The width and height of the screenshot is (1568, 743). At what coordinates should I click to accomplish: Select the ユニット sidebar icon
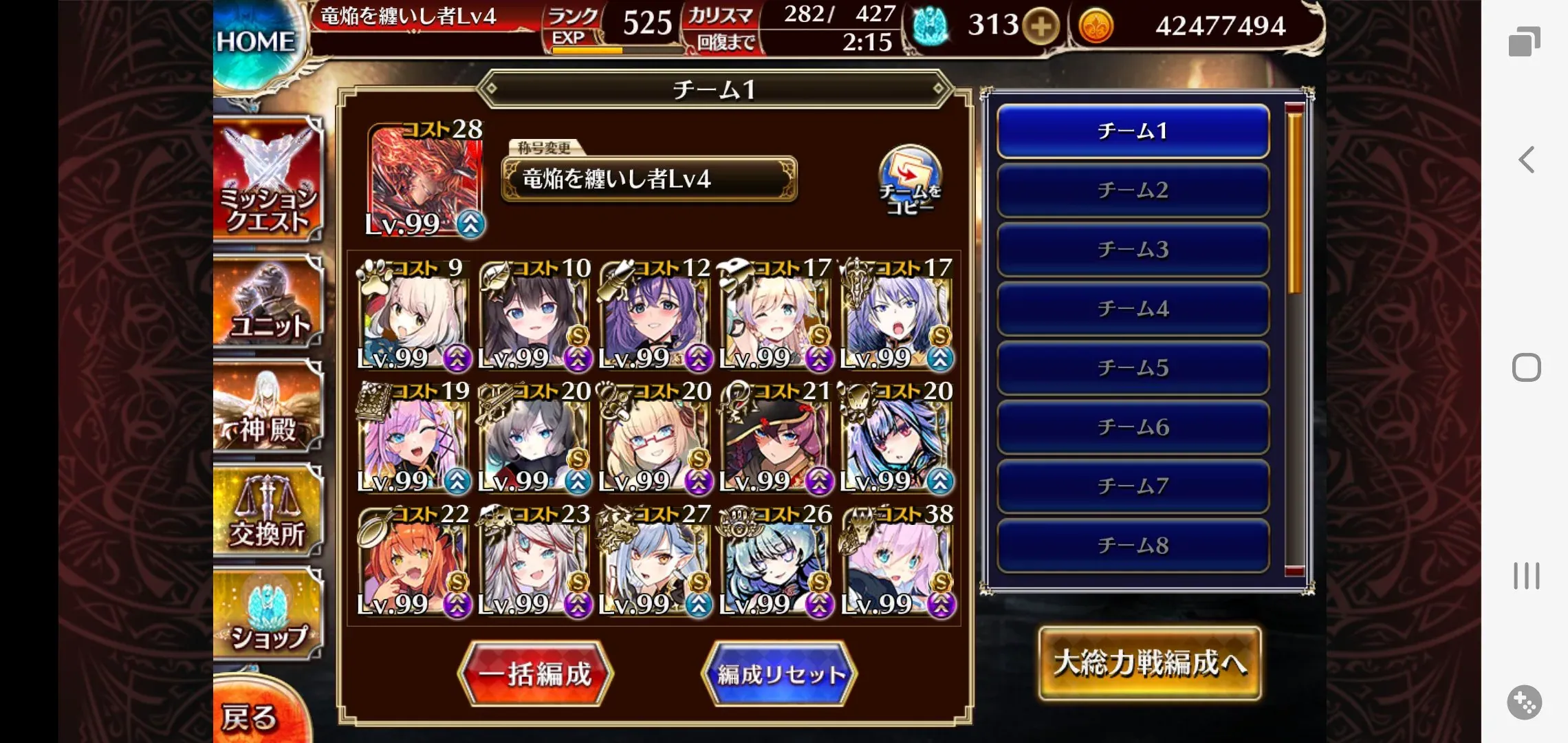tap(268, 303)
